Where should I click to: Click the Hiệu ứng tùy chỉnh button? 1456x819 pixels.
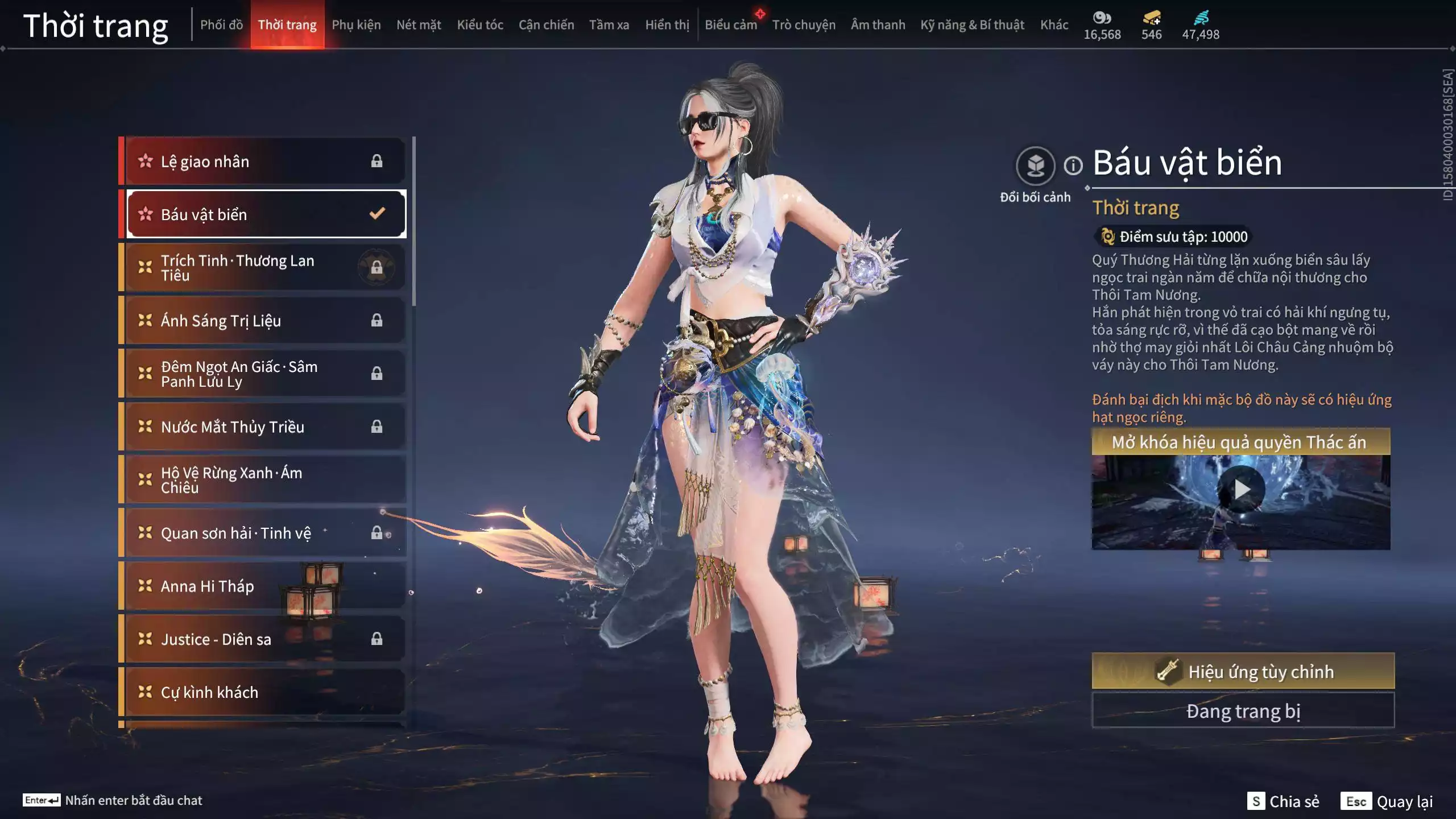coord(1243,671)
